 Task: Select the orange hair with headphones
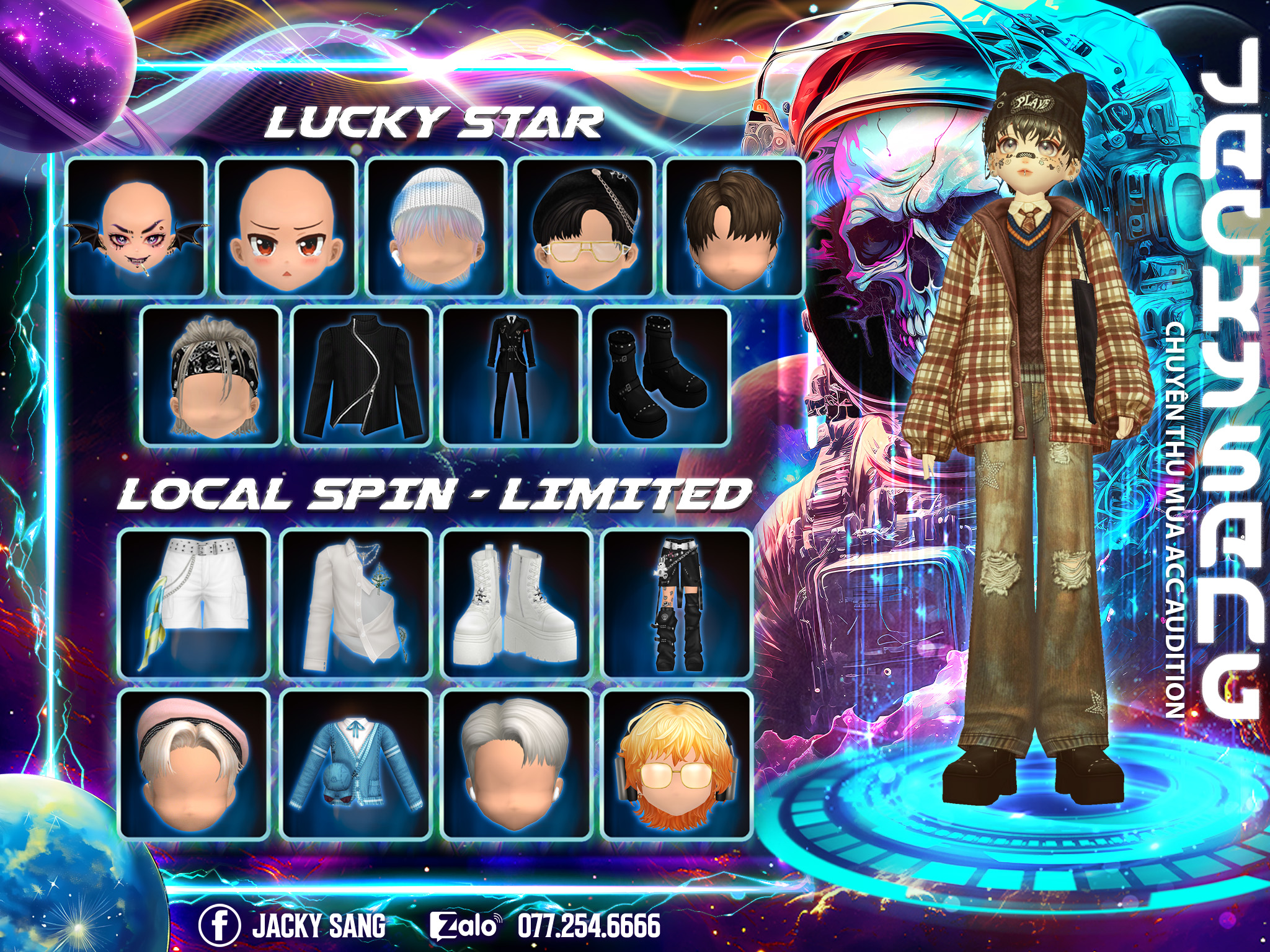[678, 764]
